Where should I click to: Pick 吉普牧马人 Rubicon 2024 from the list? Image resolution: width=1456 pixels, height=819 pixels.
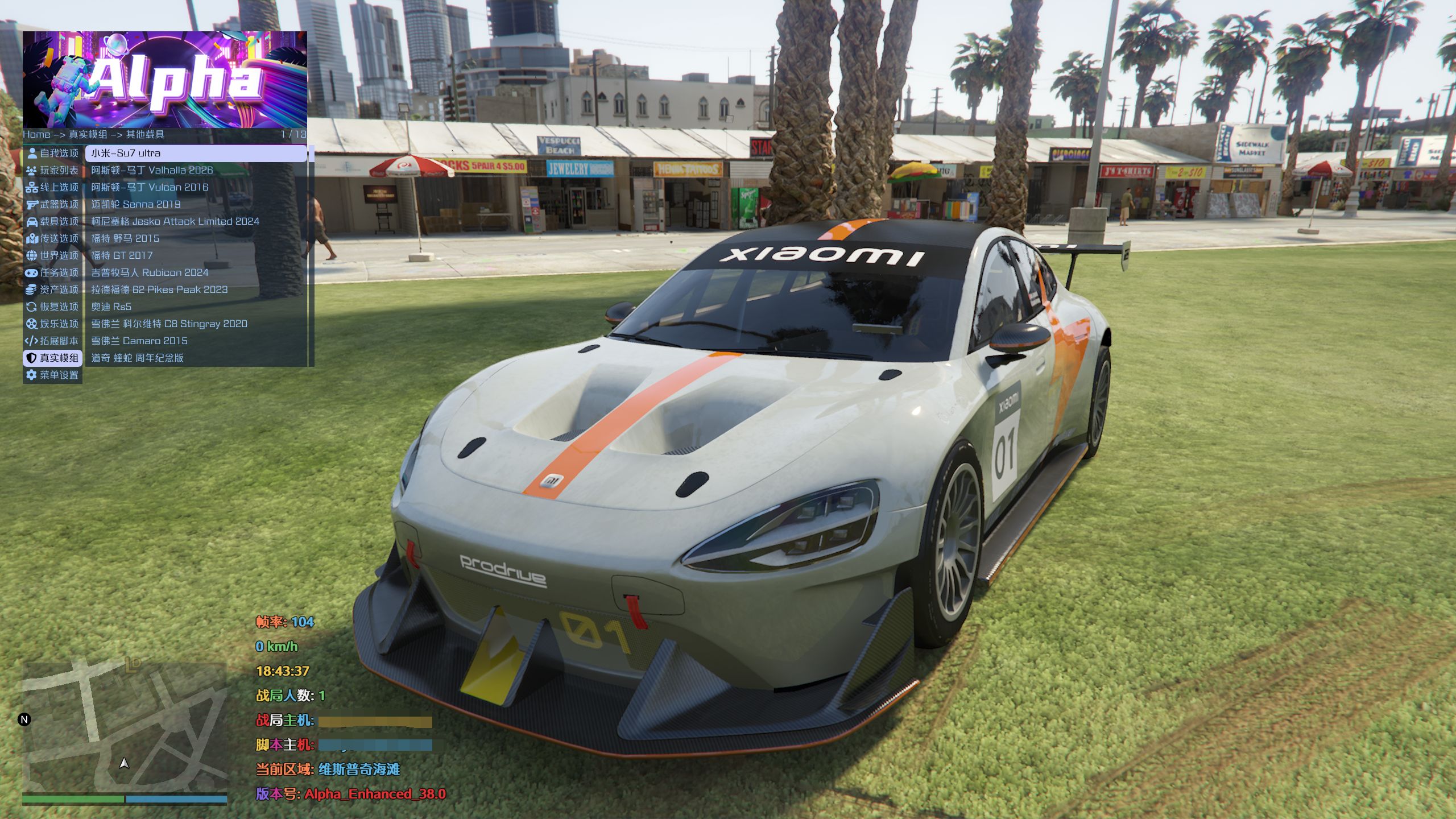tap(196, 272)
